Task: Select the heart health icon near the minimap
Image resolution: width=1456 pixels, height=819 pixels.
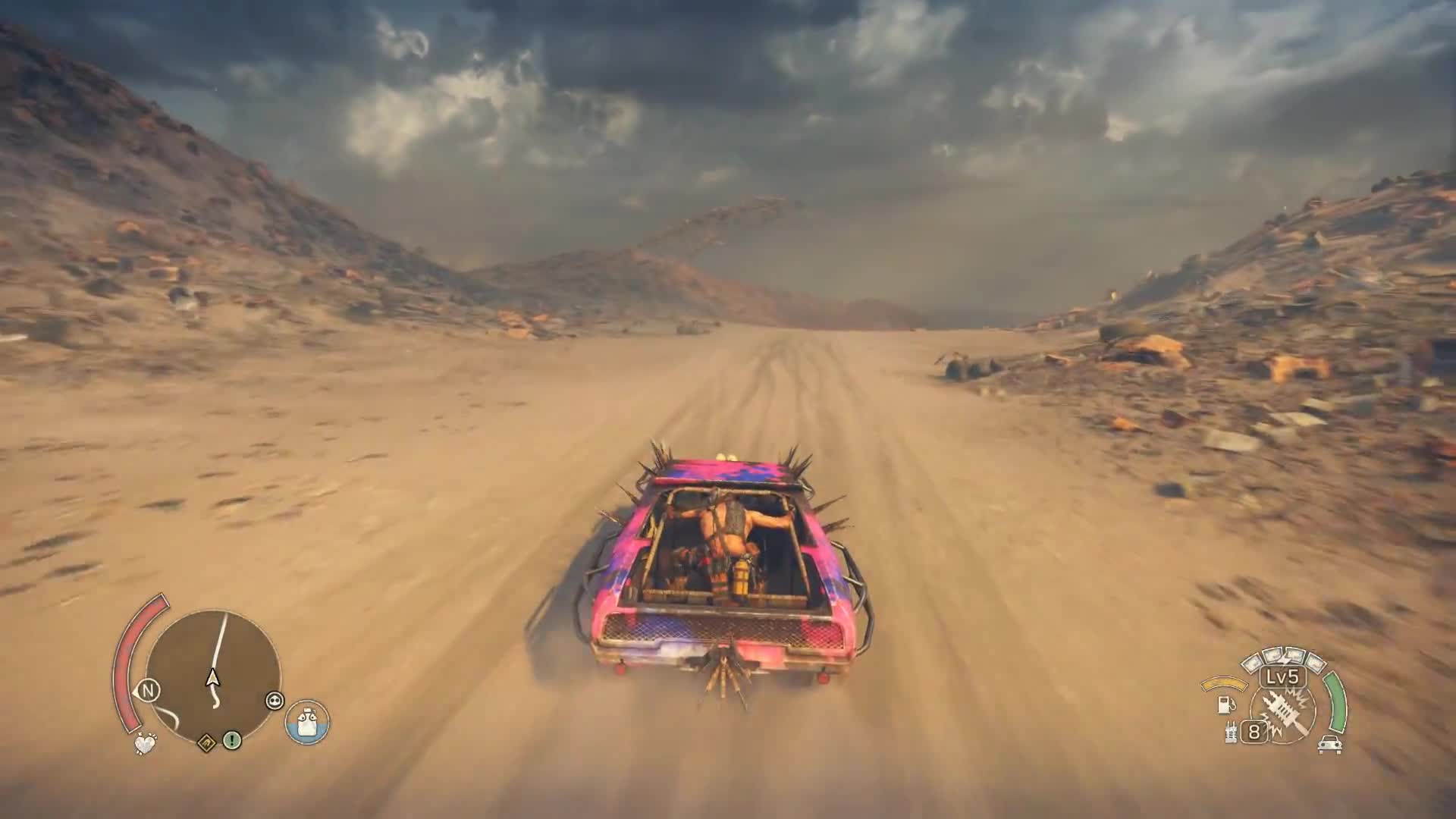Action: (x=146, y=743)
